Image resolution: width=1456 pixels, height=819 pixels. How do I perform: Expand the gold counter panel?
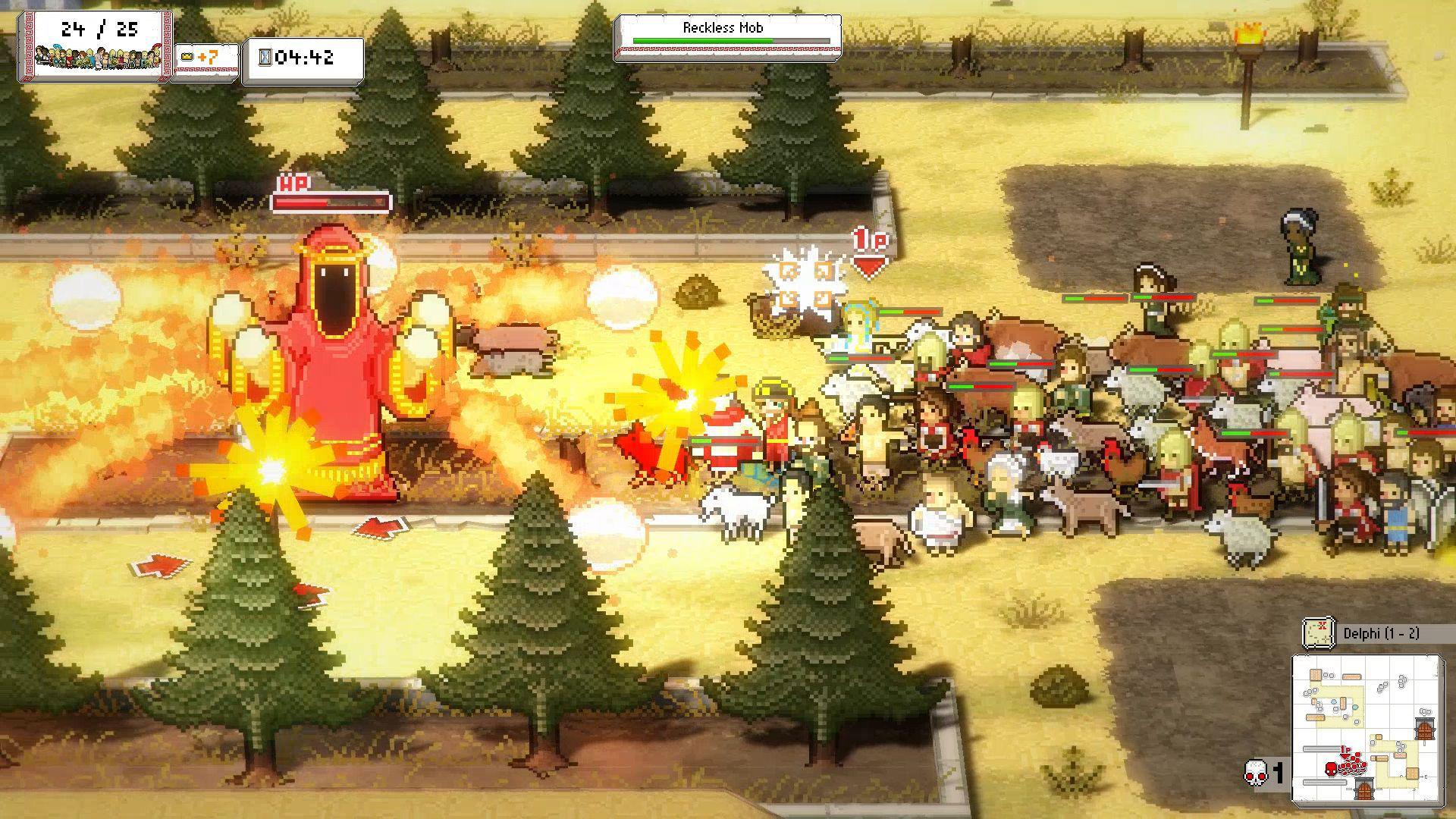[x=205, y=58]
